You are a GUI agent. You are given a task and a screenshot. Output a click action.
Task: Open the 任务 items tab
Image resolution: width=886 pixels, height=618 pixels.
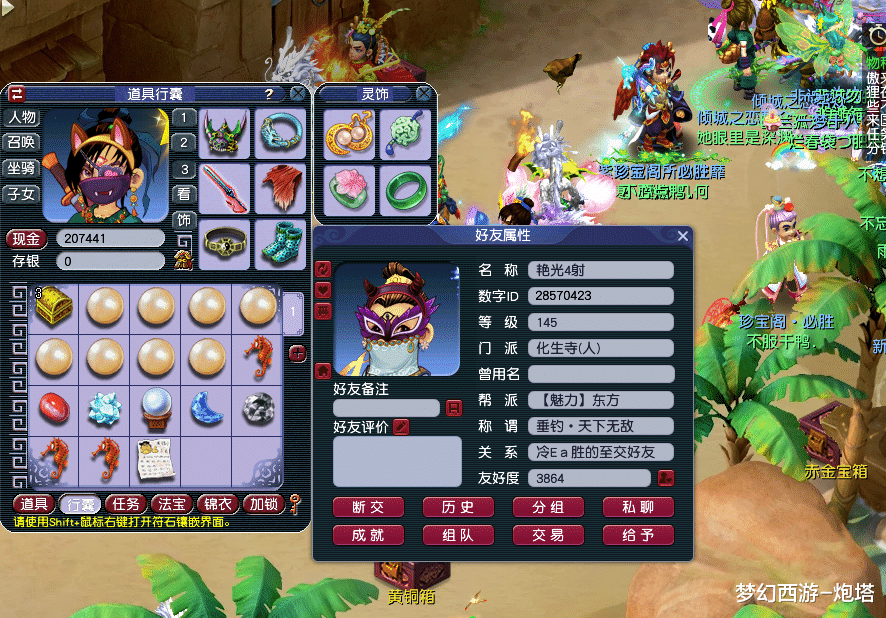click(126, 504)
